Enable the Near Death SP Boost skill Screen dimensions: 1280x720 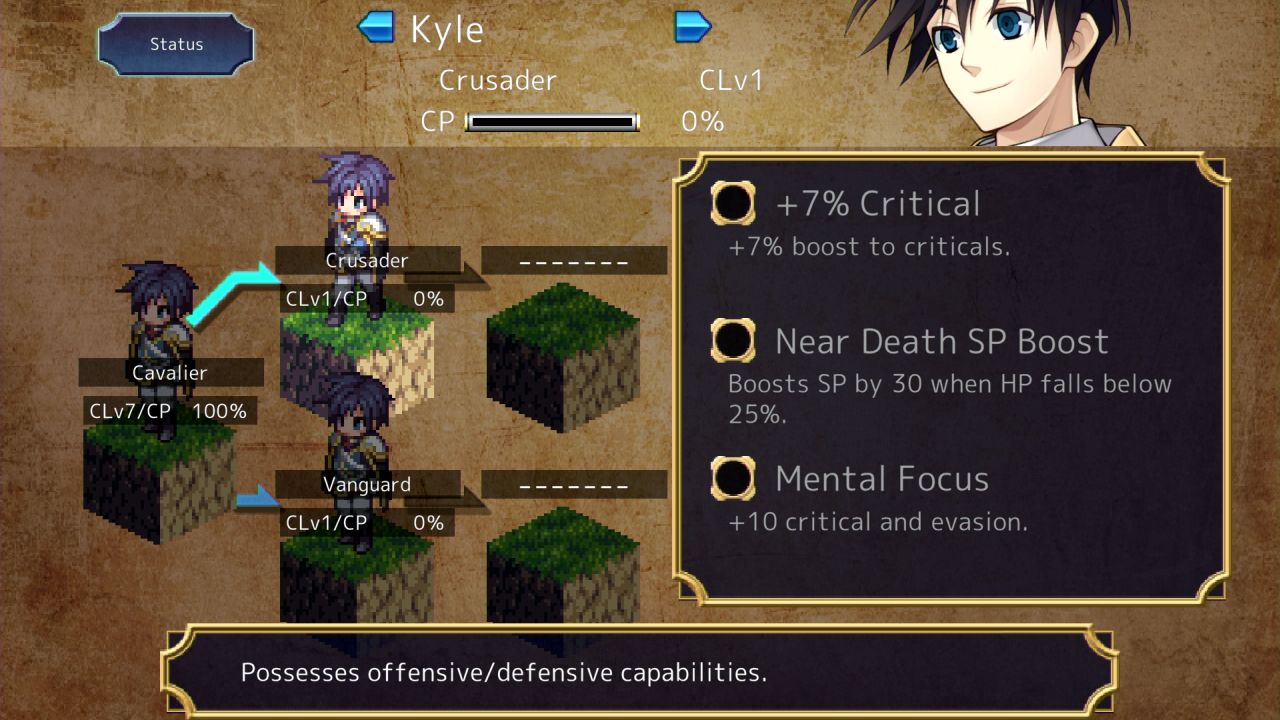coord(733,341)
